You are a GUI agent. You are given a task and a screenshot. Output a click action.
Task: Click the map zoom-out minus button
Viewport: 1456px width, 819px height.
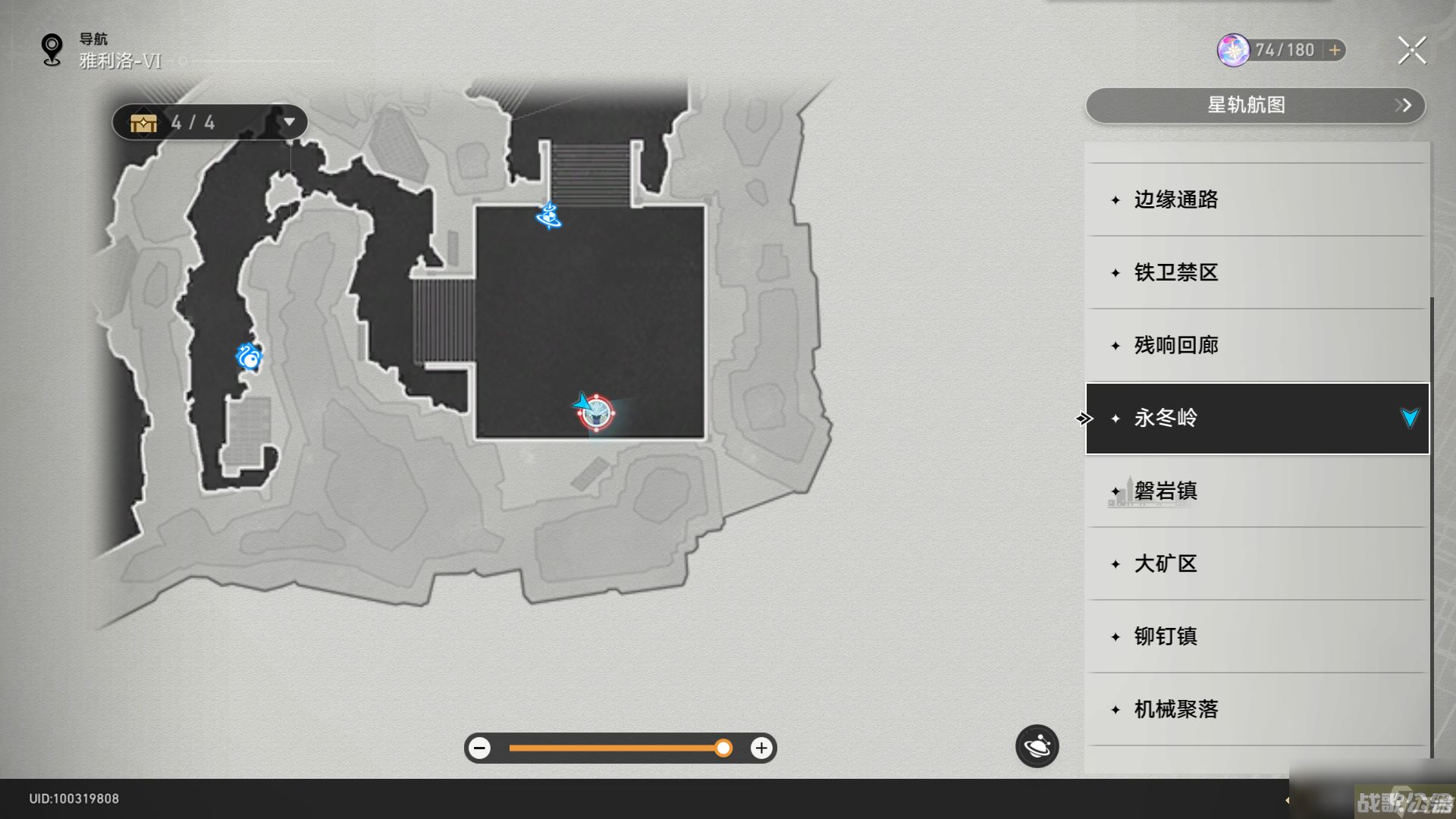[x=479, y=748]
